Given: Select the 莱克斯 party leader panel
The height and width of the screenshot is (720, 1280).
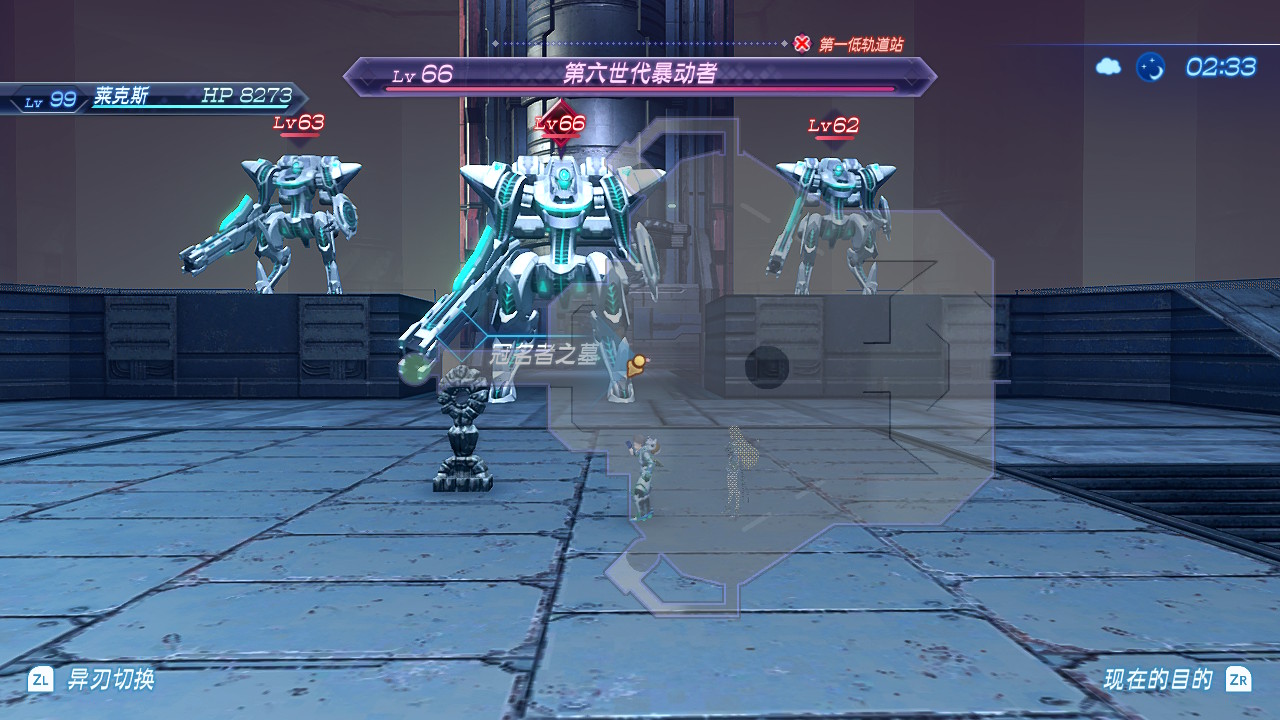Looking at the screenshot, I should [155, 98].
